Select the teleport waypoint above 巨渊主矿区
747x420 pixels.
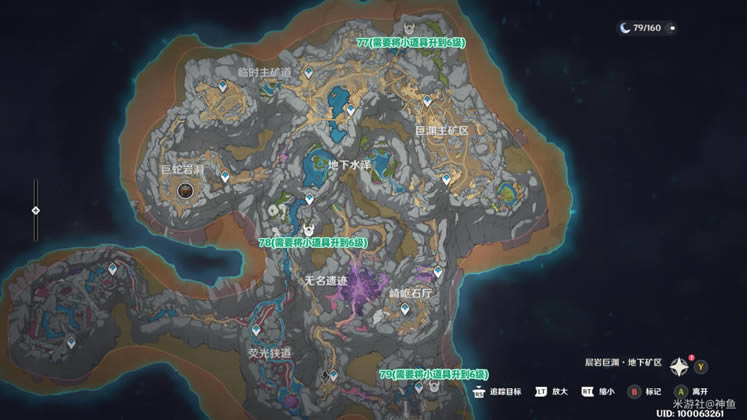point(428,100)
